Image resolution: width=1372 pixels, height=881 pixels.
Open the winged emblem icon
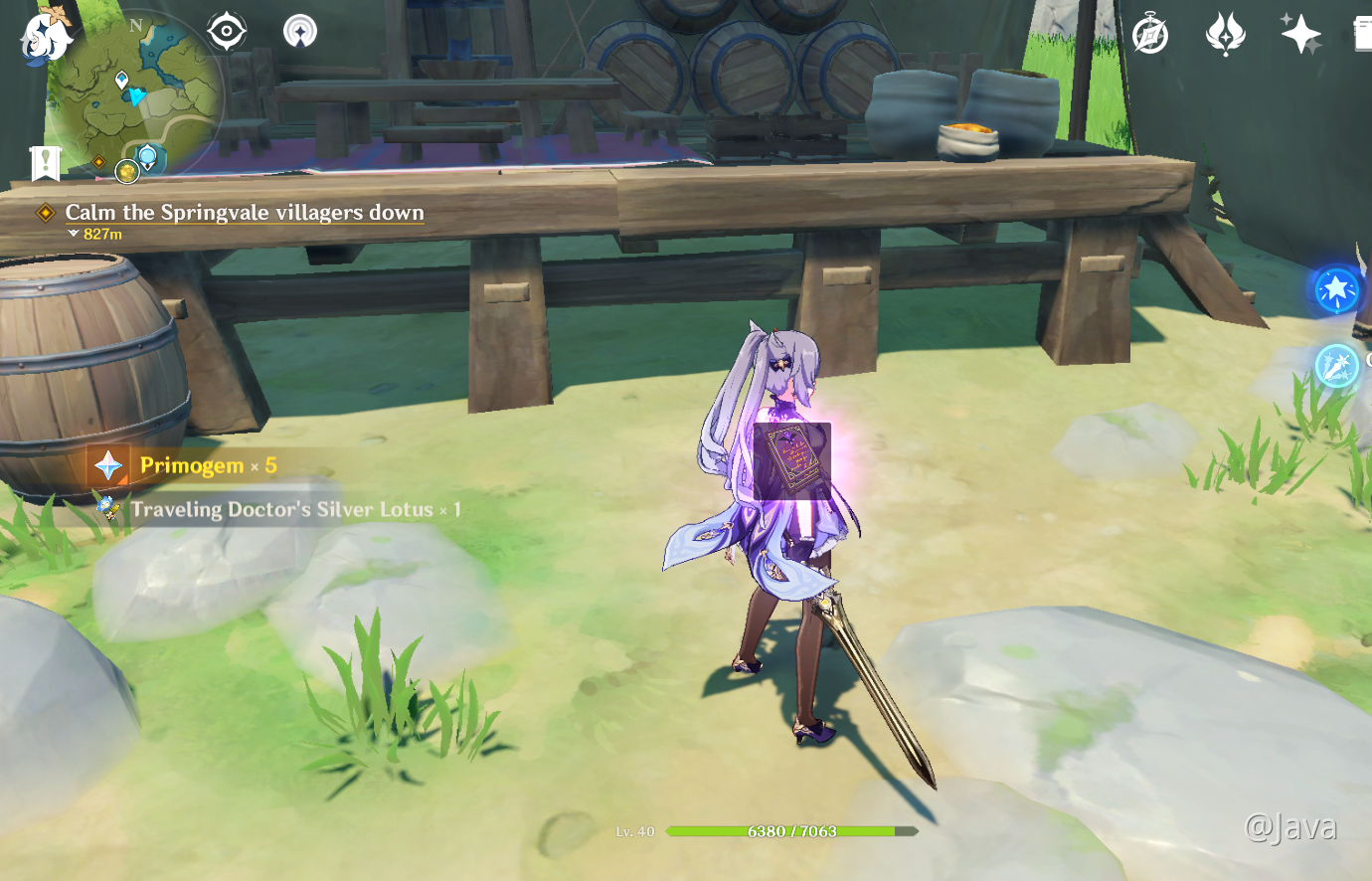[1225, 35]
